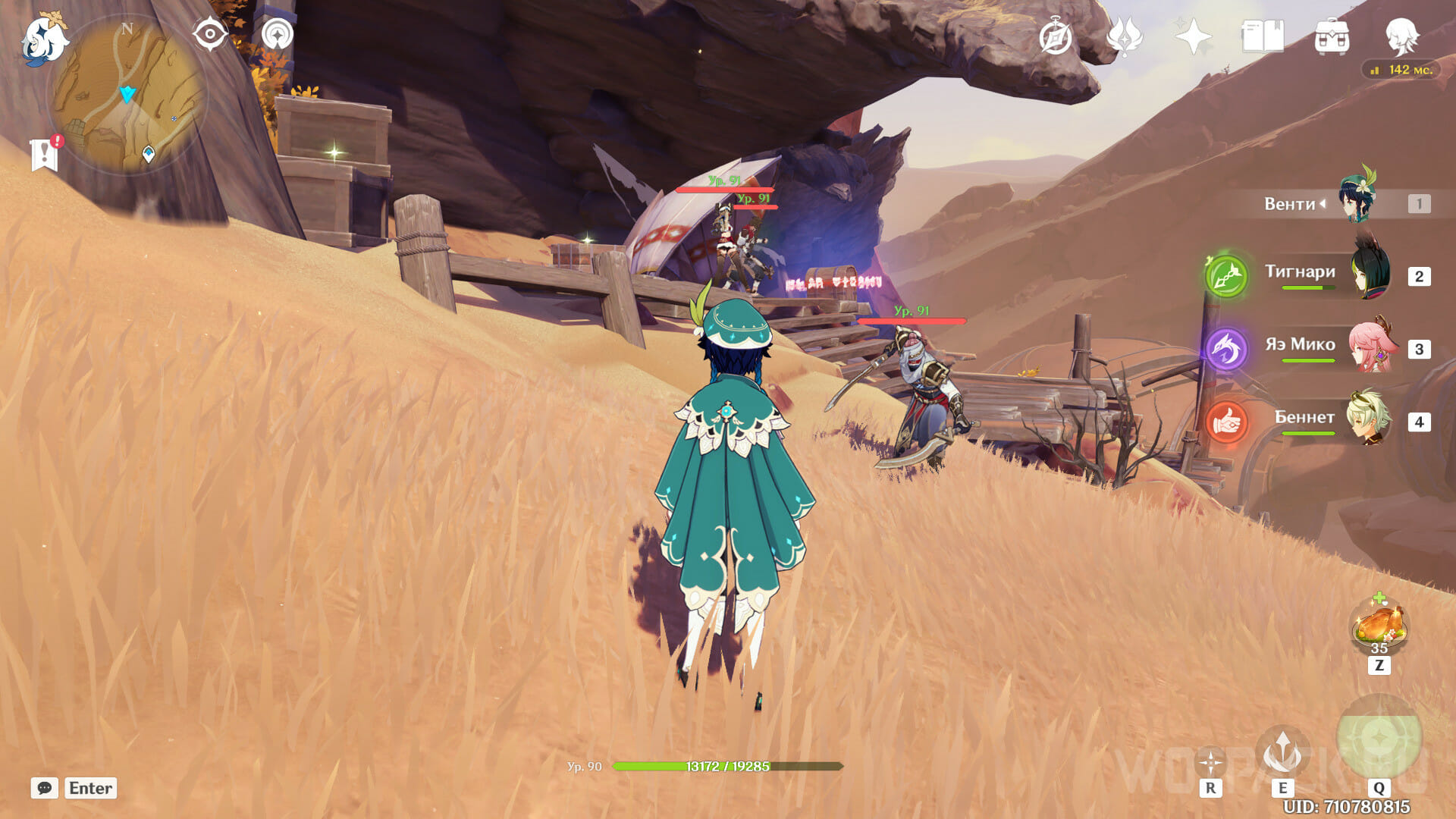Open the circular minimap
The width and height of the screenshot is (1456, 819).
coord(127,96)
